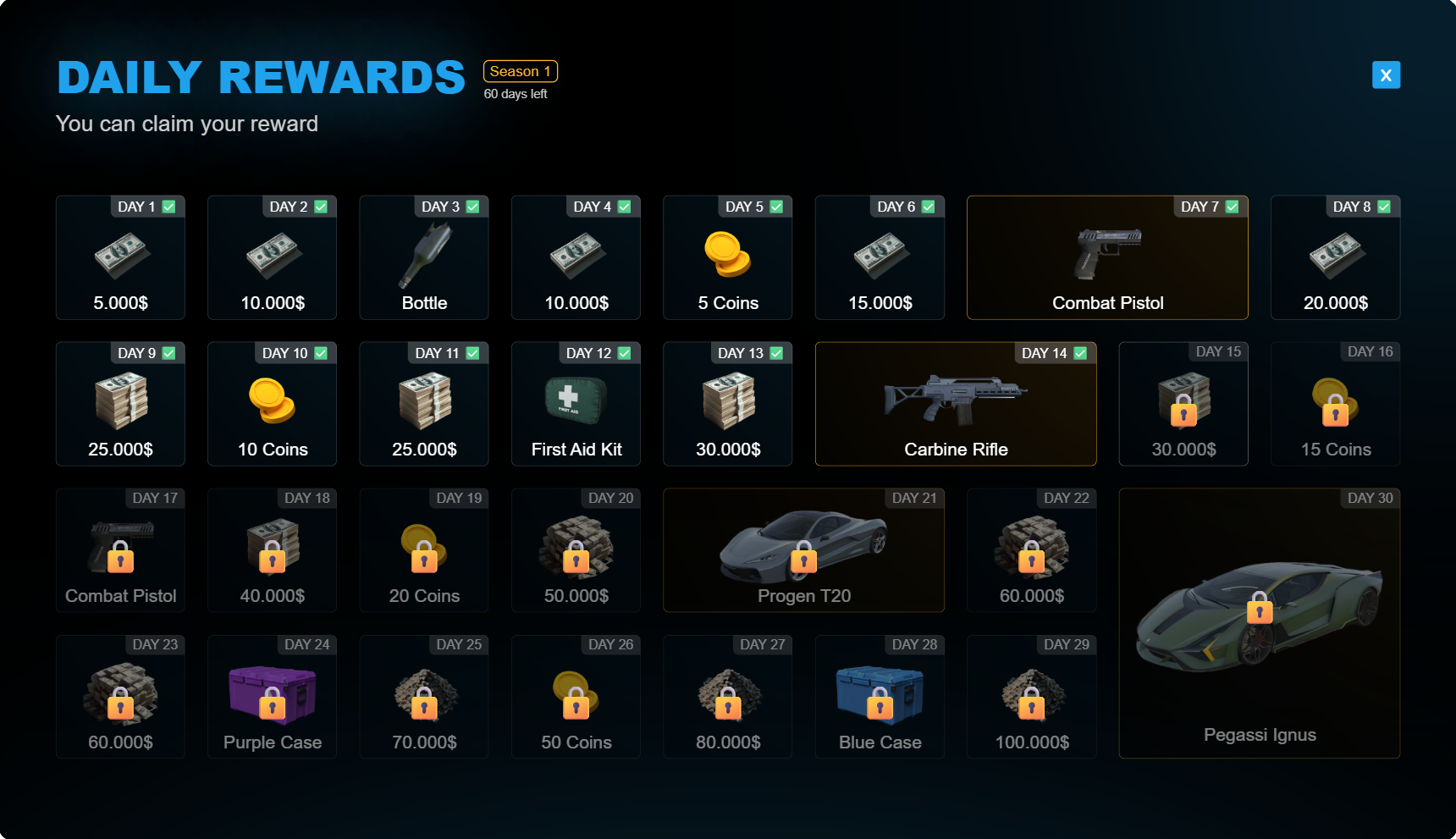Close the Daily Rewards window
Image resolution: width=1456 pixels, height=839 pixels.
click(x=1386, y=75)
